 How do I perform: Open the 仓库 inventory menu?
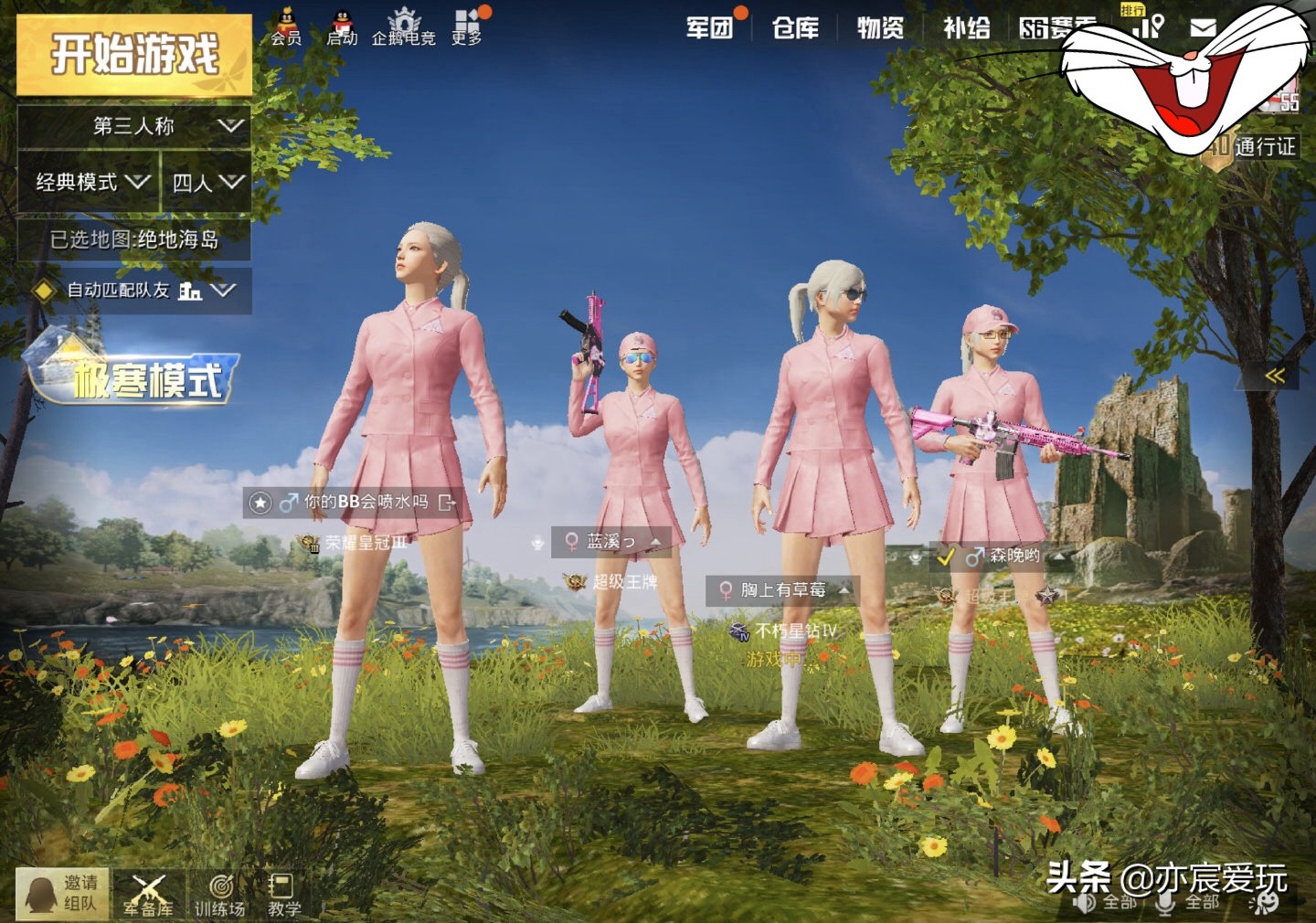coord(795,28)
